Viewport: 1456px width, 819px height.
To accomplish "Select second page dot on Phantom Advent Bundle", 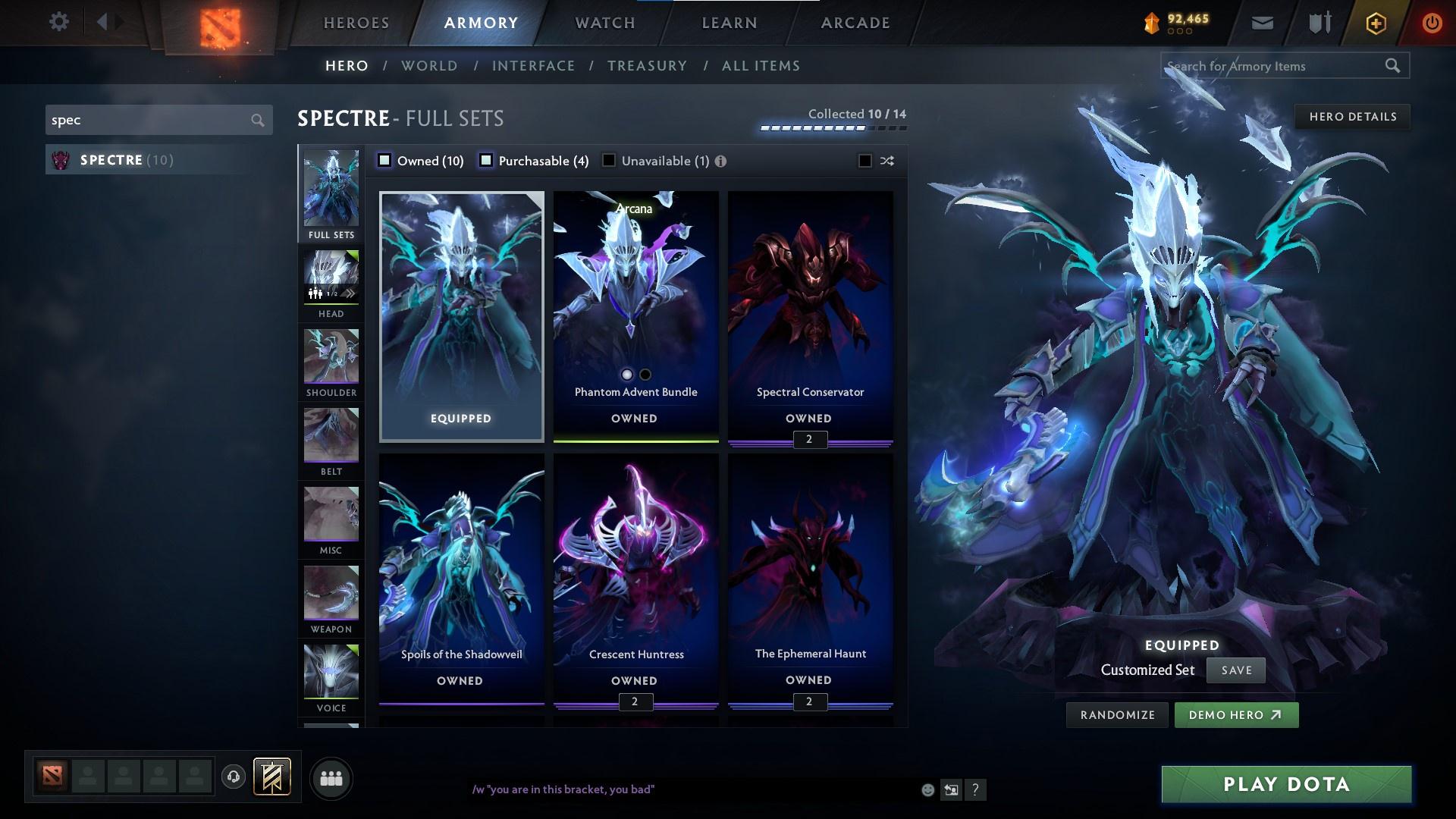I will coord(645,374).
